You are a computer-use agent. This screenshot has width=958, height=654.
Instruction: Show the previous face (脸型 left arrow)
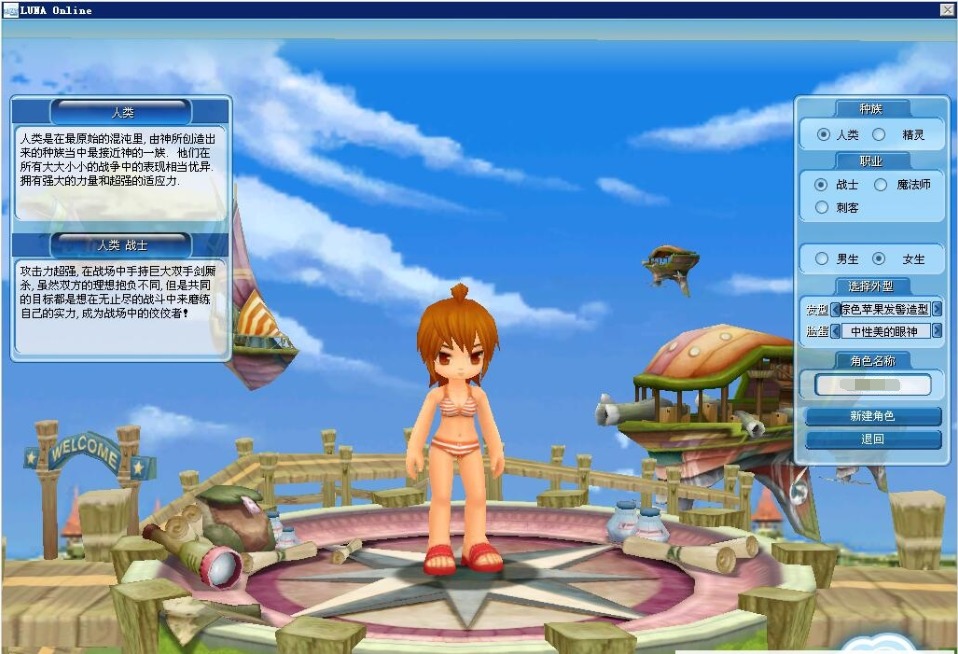click(x=836, y=331)
